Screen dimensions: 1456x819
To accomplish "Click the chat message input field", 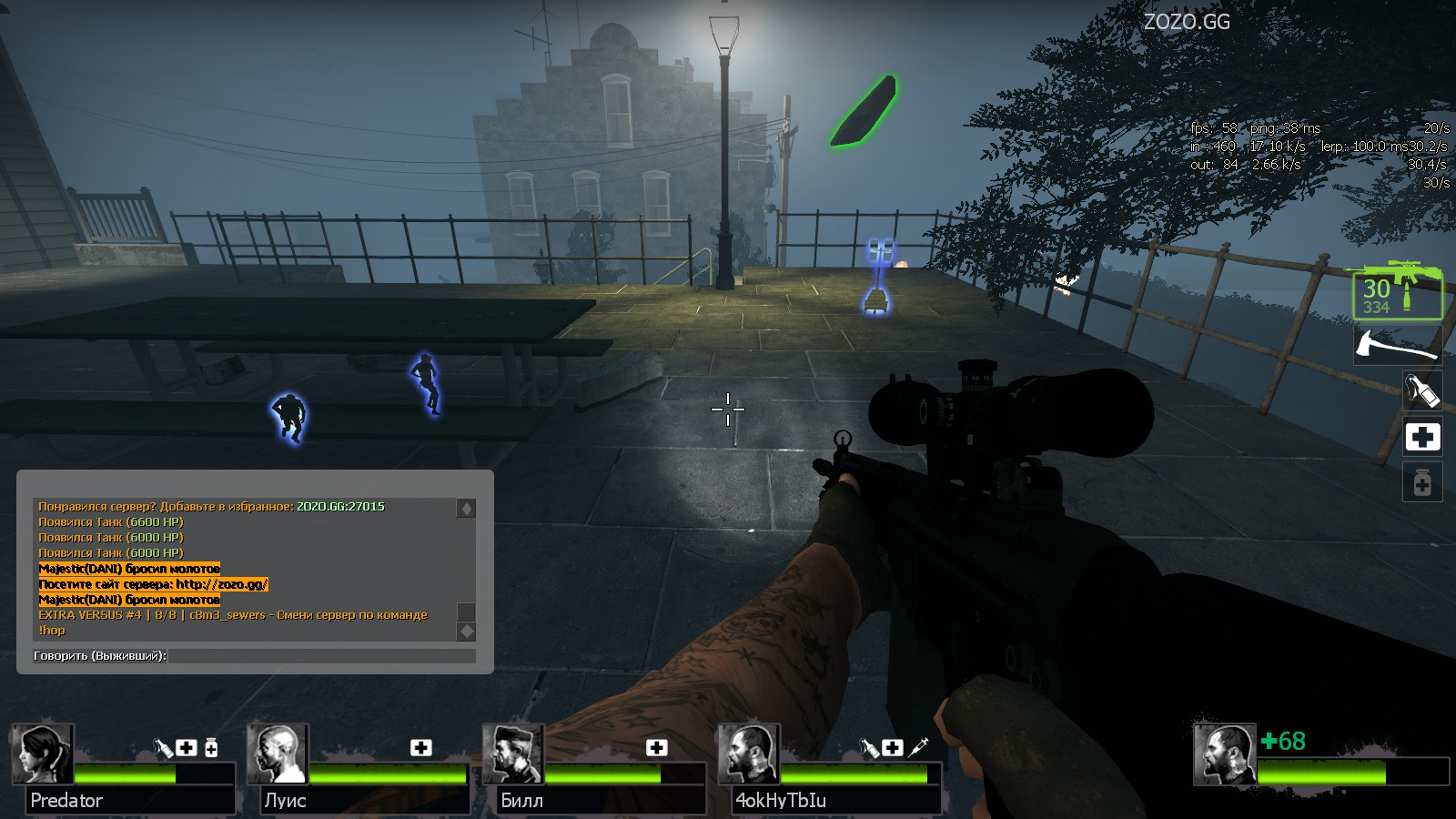I will point(320,655).
